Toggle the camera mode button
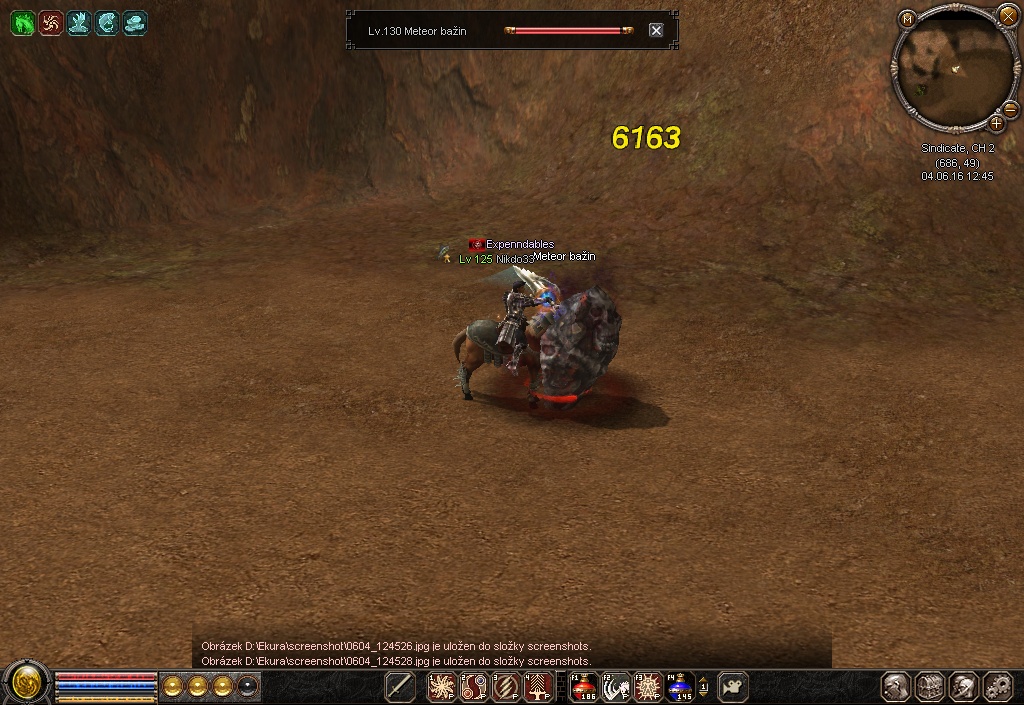This screenshot has height=705, width=1024. point(733,687)
